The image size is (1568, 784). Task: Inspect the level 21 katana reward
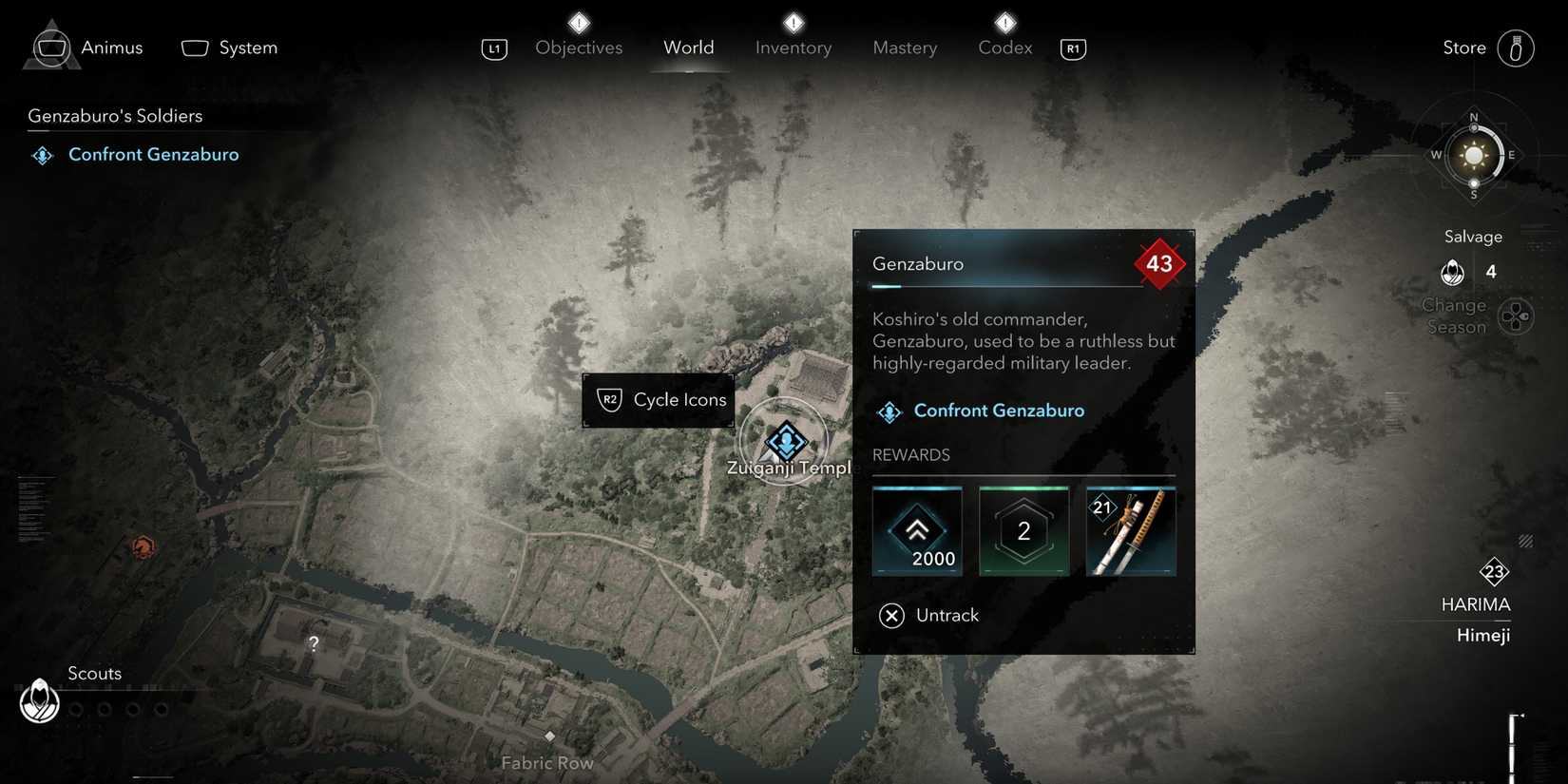click(x=1130, y=531)
